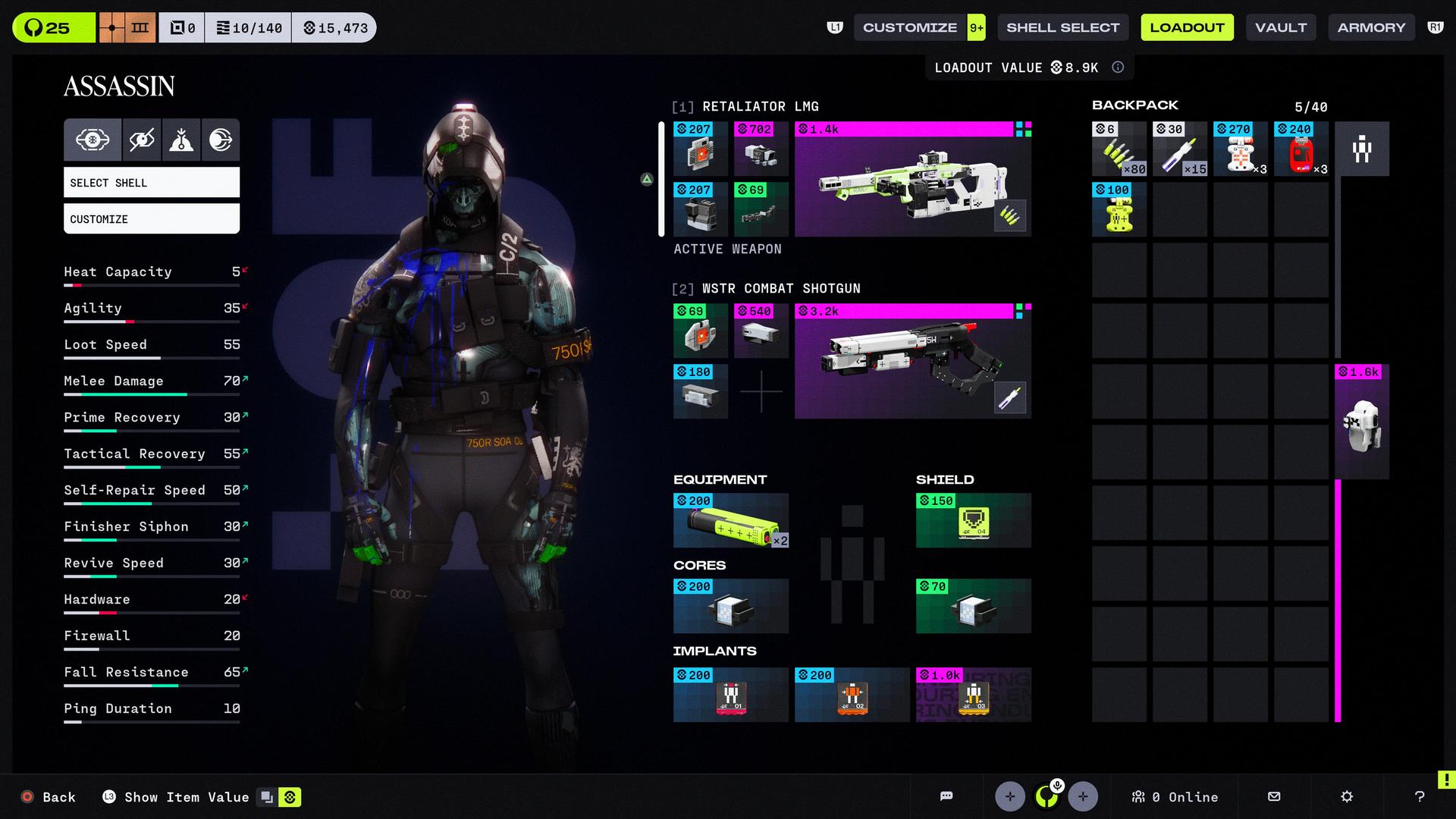
Task: Open the Vault tab
Action: coord(1281,28)
